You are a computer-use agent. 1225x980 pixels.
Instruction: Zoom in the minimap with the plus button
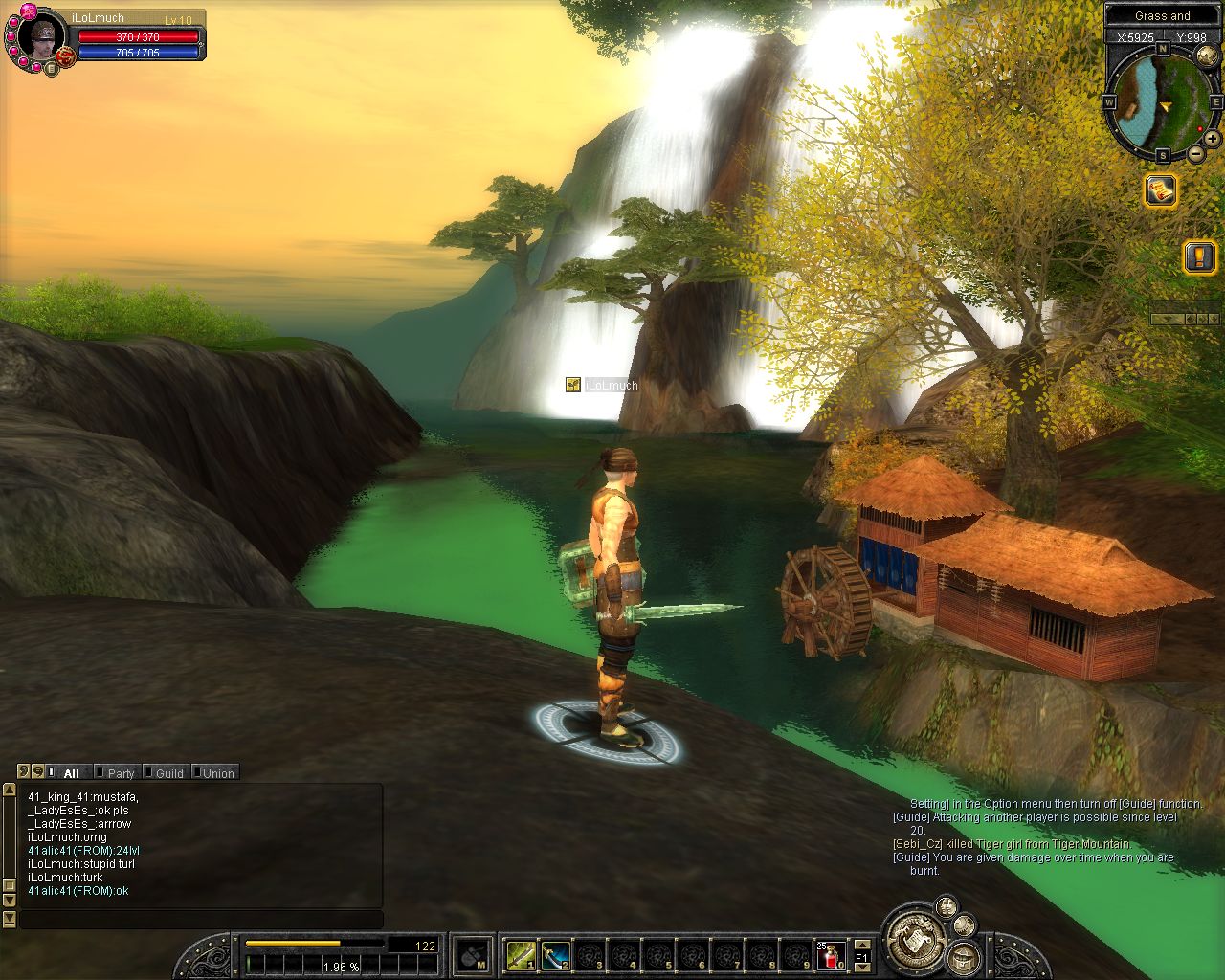[1212, 139]
